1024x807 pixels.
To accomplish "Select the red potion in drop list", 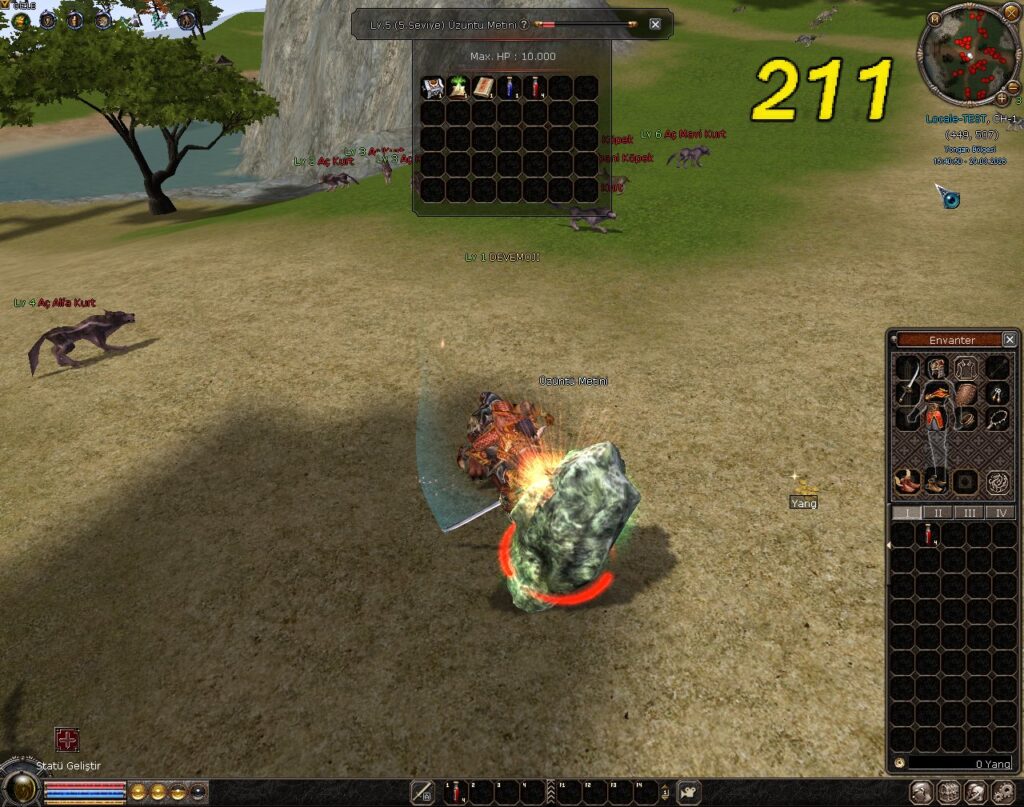I will coord(535,88).
